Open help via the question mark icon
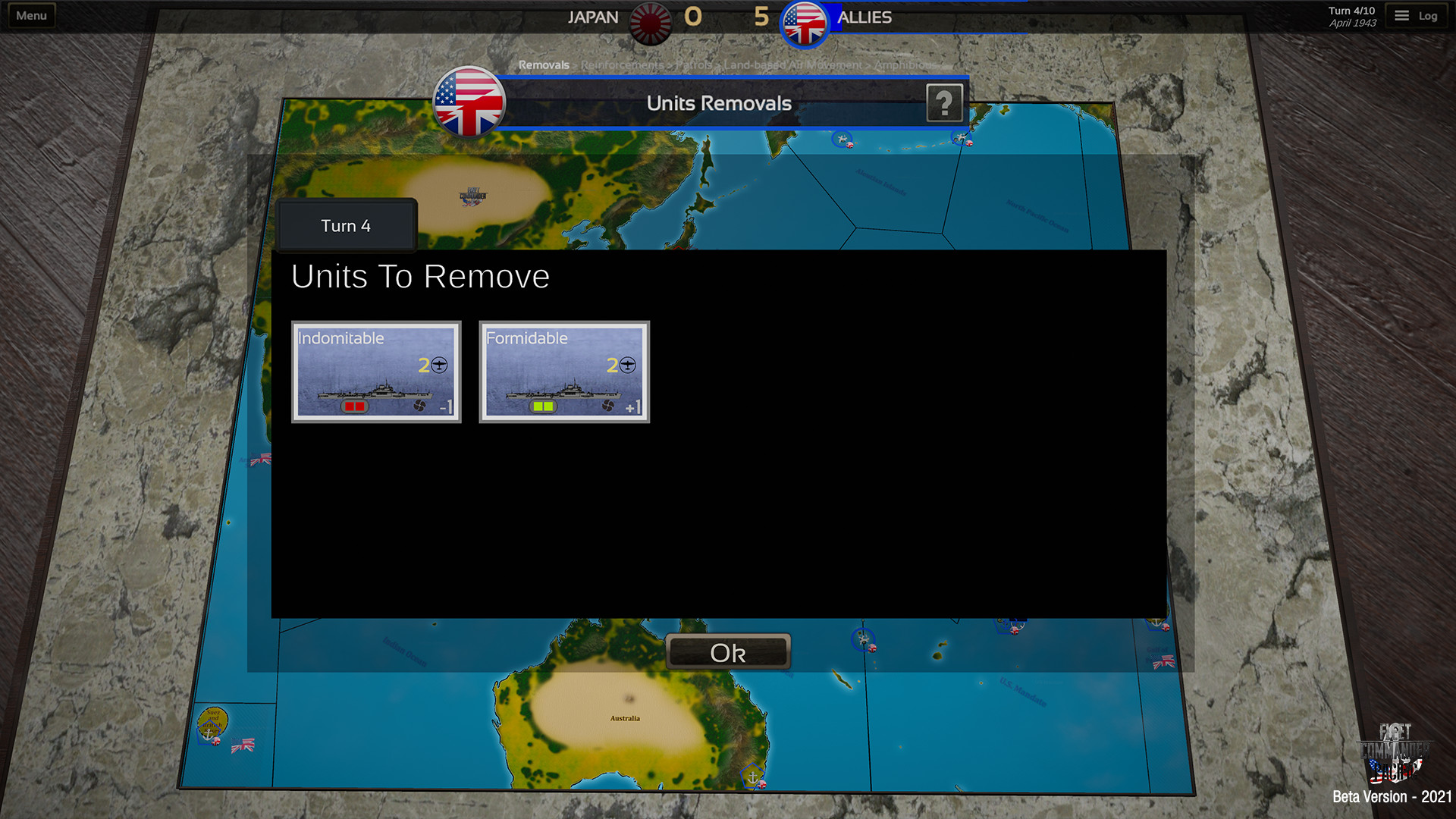This screenshot has width=1456, height=819. 945,102
